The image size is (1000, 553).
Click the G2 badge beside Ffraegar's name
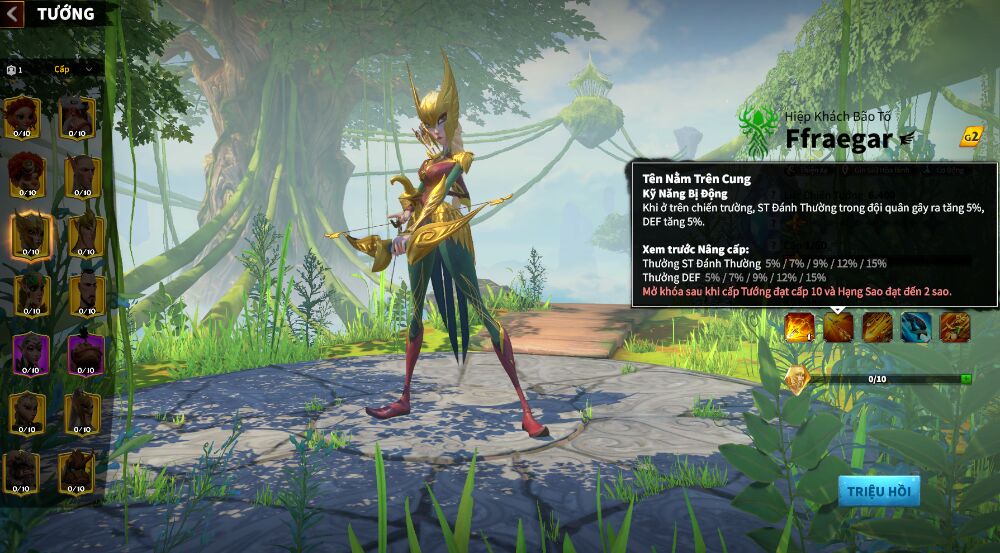pyautogui.click(x=970, y=137)
